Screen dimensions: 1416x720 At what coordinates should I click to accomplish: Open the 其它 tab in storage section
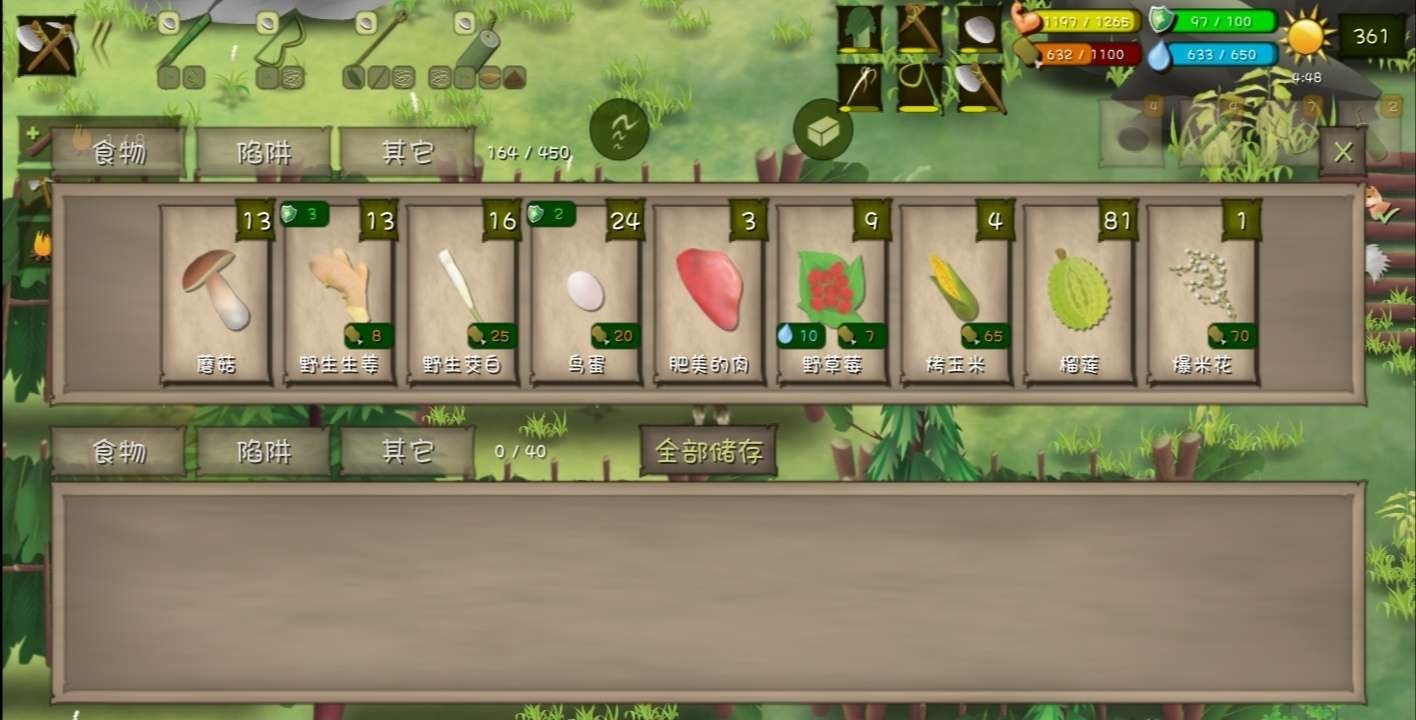(409, 450)
